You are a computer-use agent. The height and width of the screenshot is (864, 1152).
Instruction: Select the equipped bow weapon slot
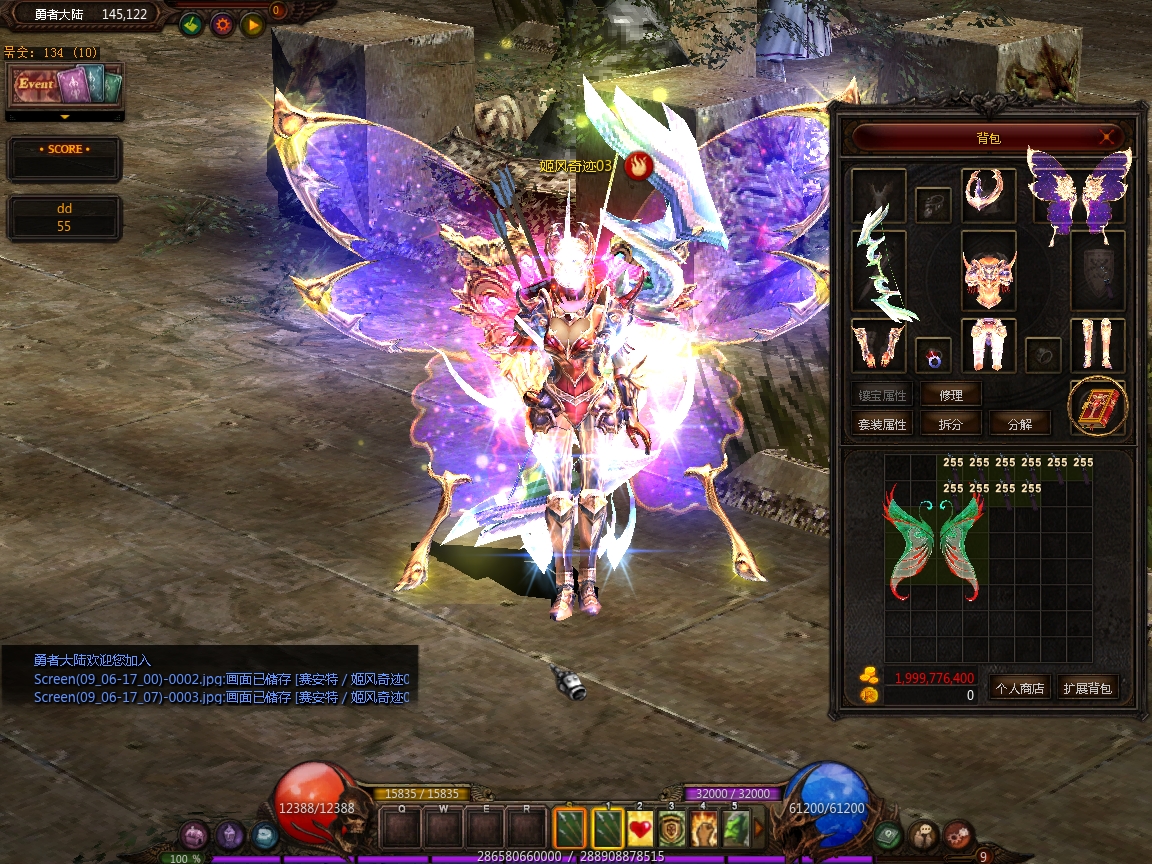point(879,268)
